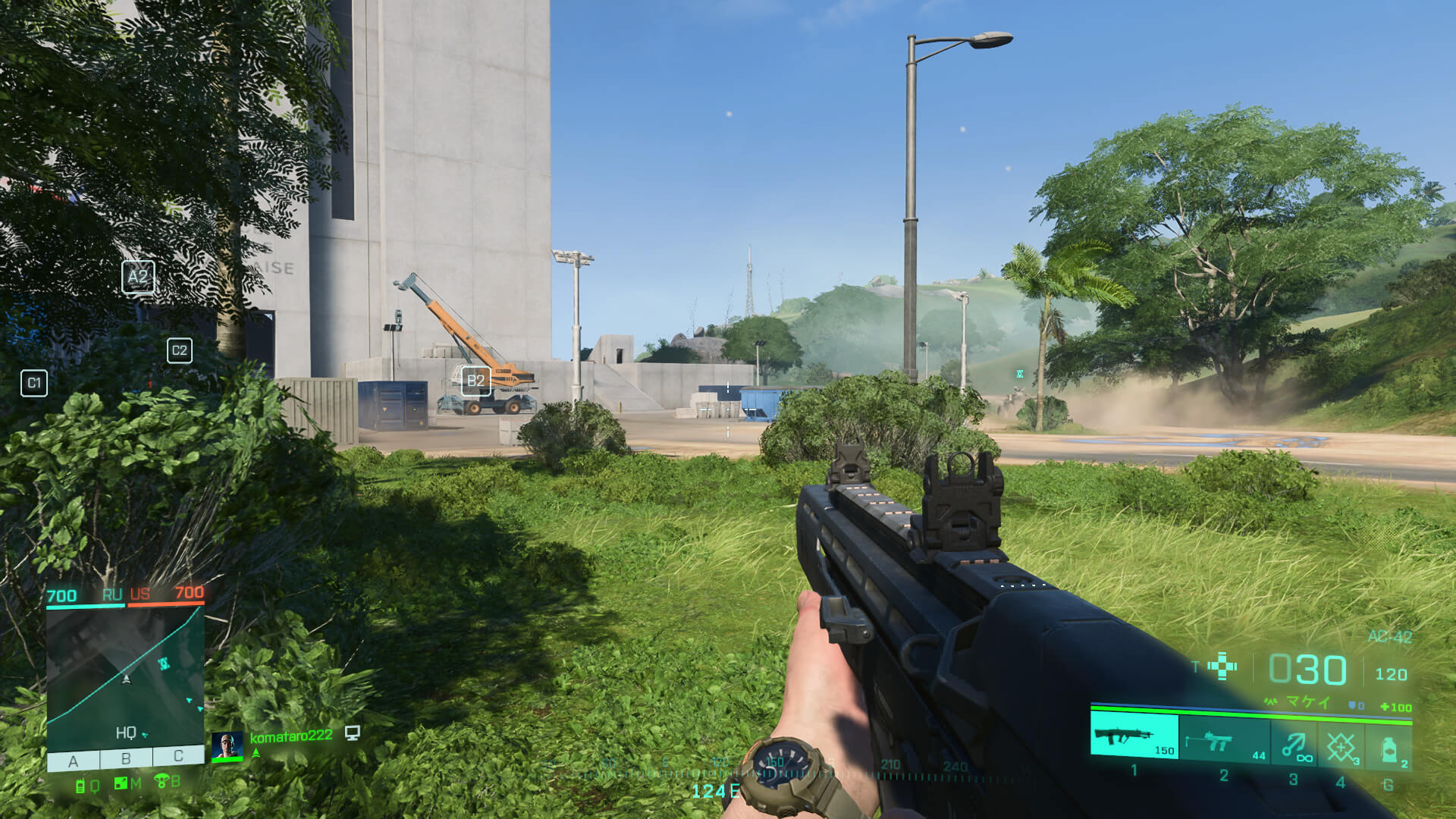
Task: Select the B2 objective marker
Action: (x=475, y=381)
